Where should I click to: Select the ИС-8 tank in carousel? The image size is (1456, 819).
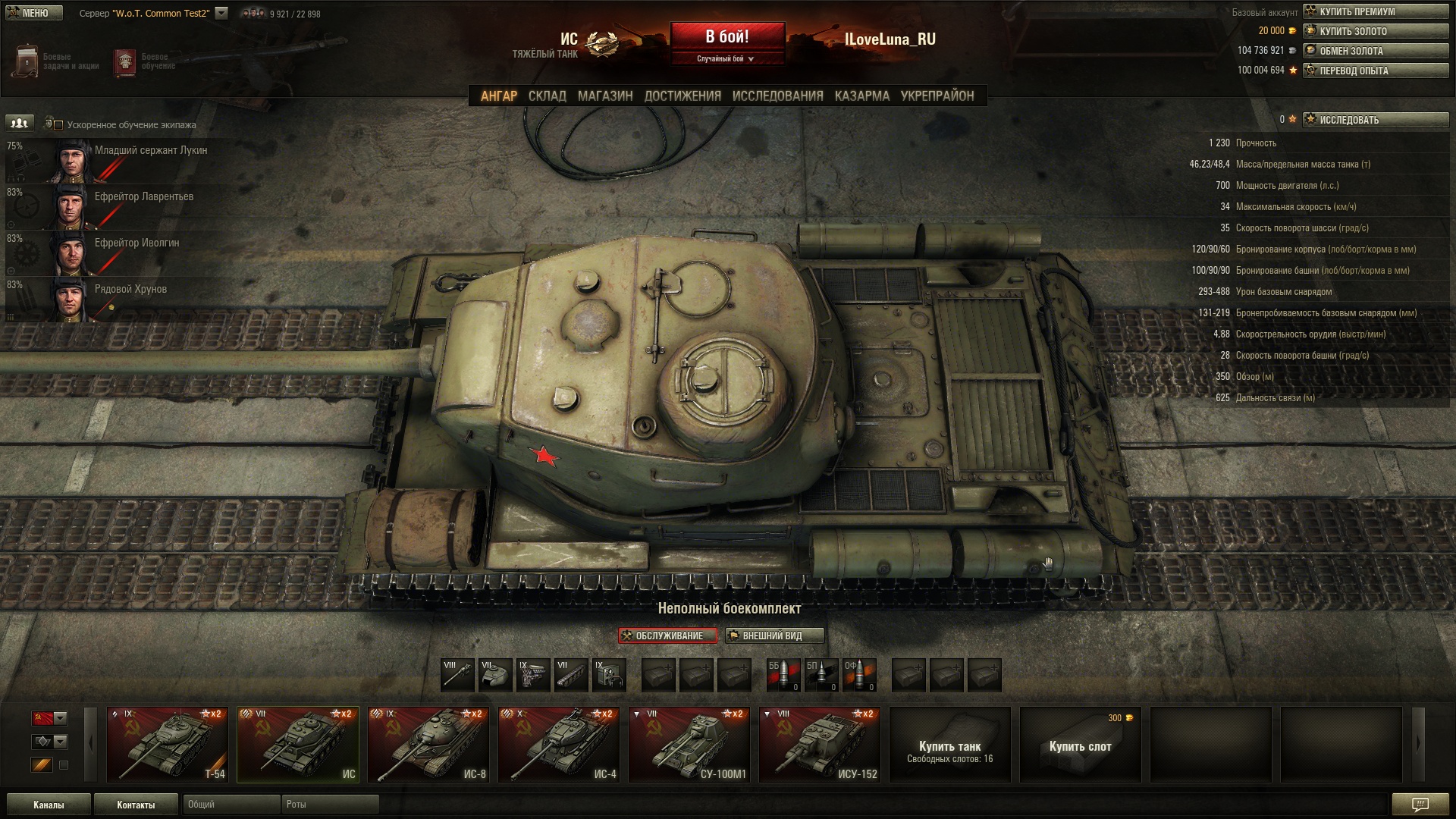click(x=428, y=745)
